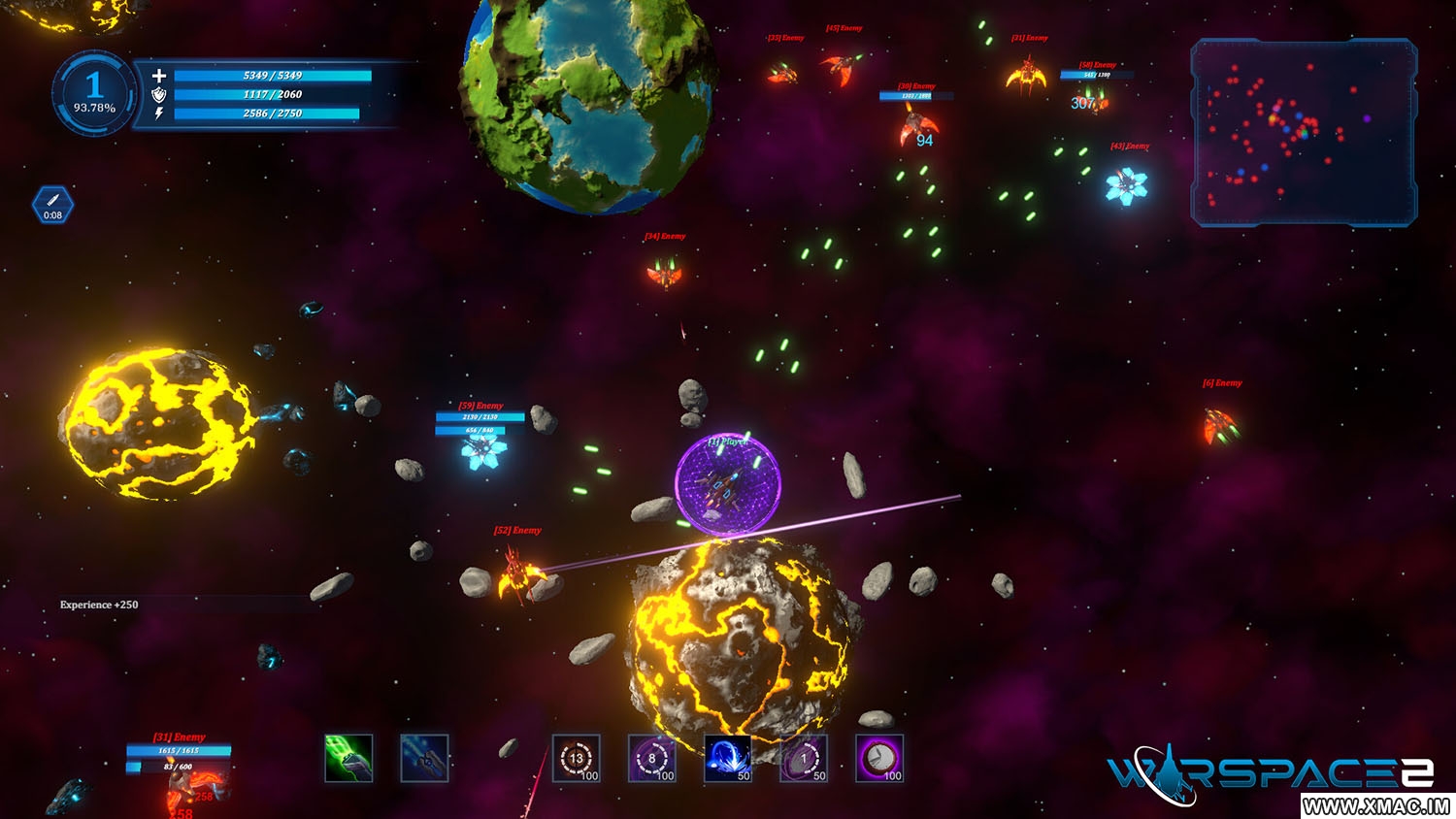Viewport: 1456px width, 819px height.
Task: Click the bullet reload timer showing 0:08
Action: tap(53, 204)
